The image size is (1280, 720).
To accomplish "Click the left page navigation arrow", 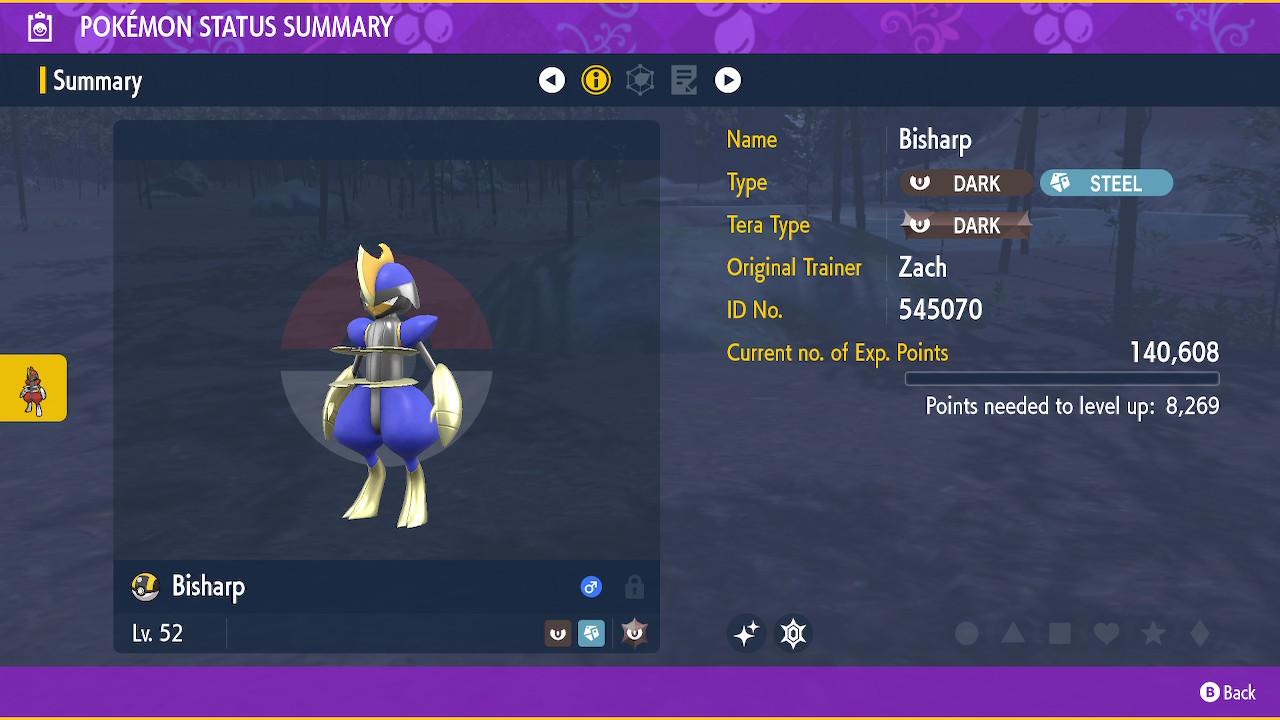I will pyautogui.click(x=552, y=79).
